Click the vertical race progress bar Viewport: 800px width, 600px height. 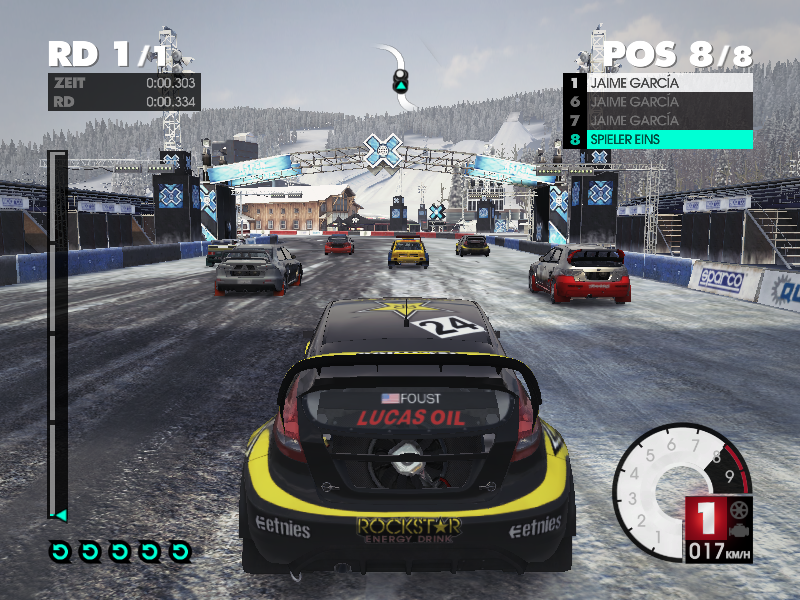57,335
